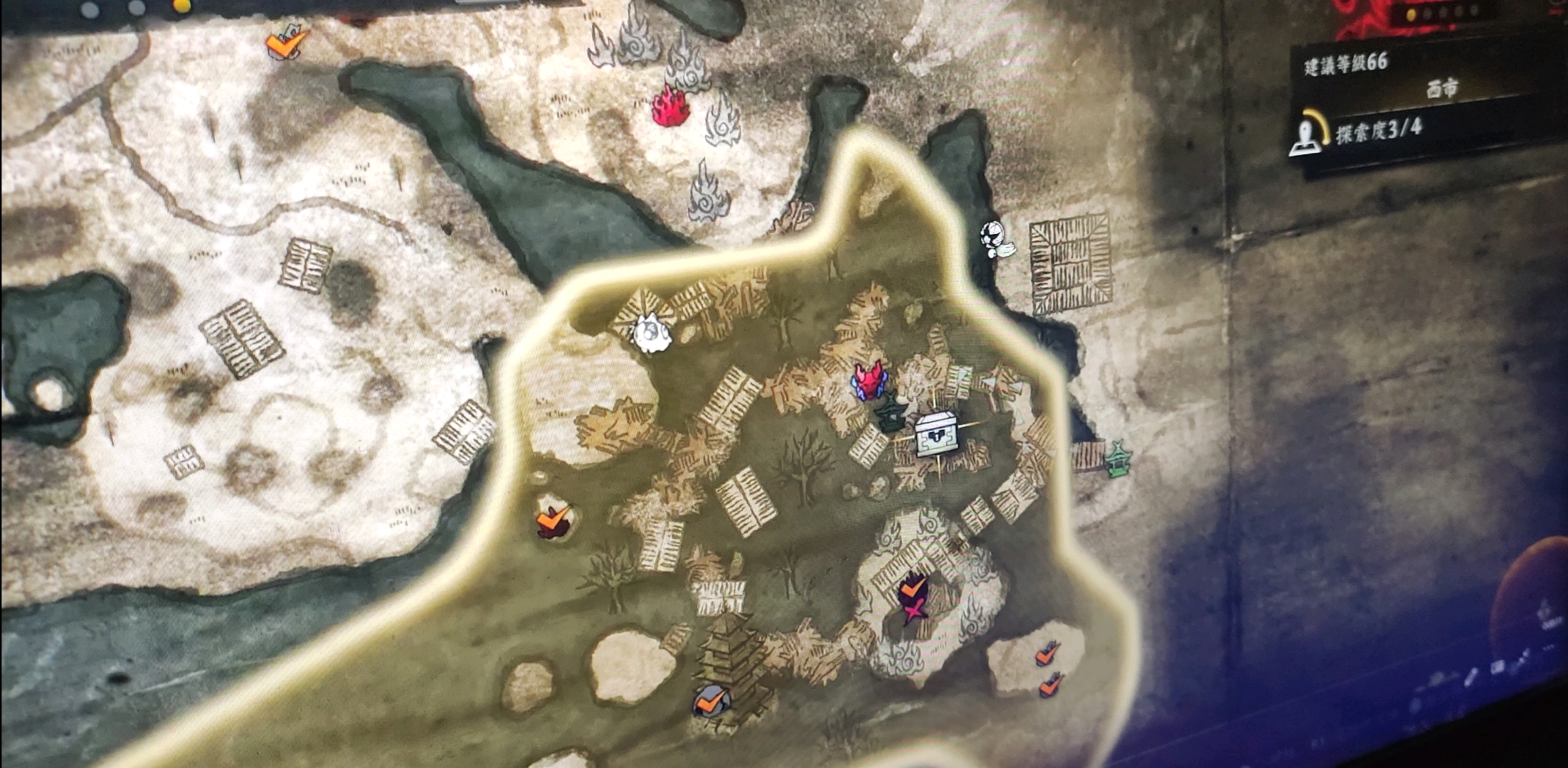Select the round white cat-eared spirit marker

(650, 333)
